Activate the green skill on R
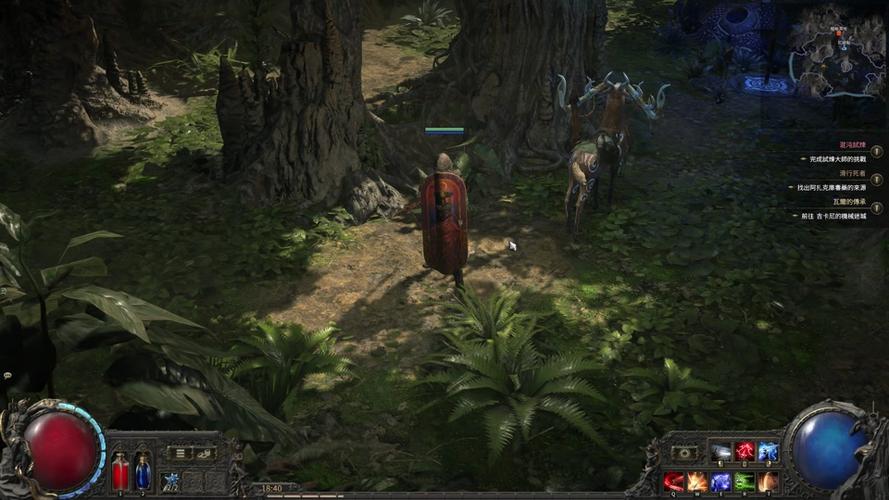The width and height of the screenshot is (889, 500). click(745, 482)
